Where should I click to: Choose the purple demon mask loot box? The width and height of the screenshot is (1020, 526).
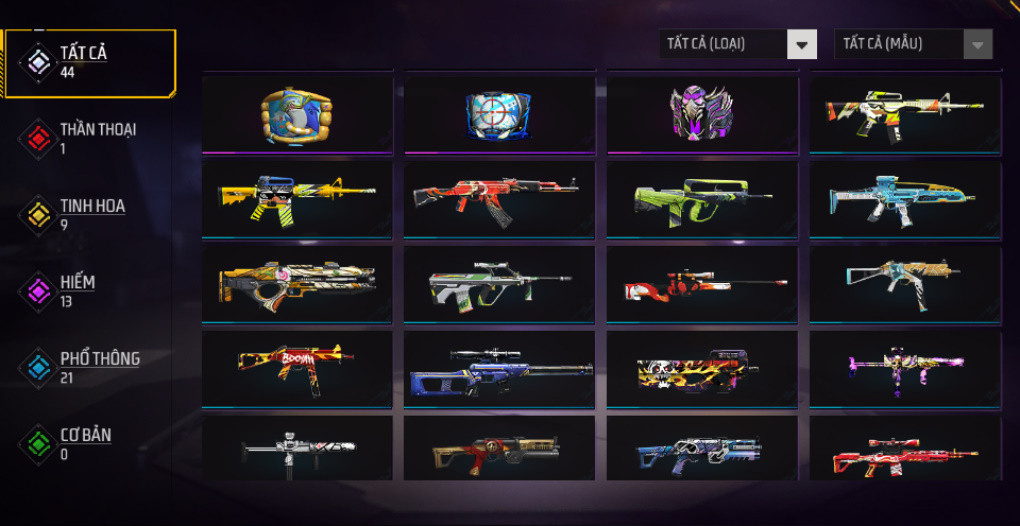(x=702, y=112)
